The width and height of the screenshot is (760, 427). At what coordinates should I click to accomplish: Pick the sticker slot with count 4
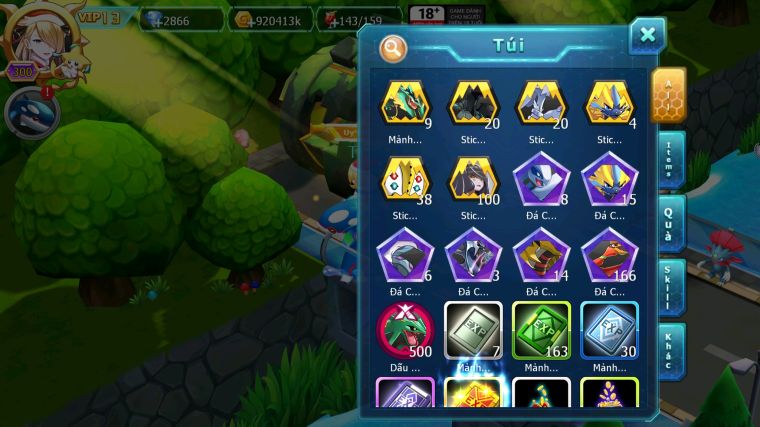(x=609, y=104)
